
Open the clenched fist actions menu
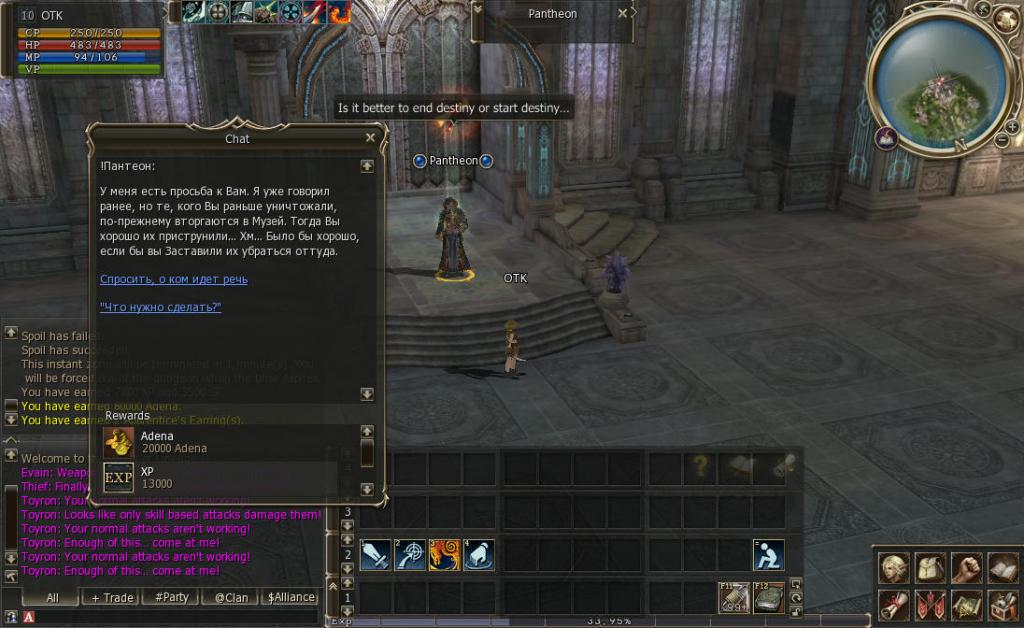(x=966, y=567)
